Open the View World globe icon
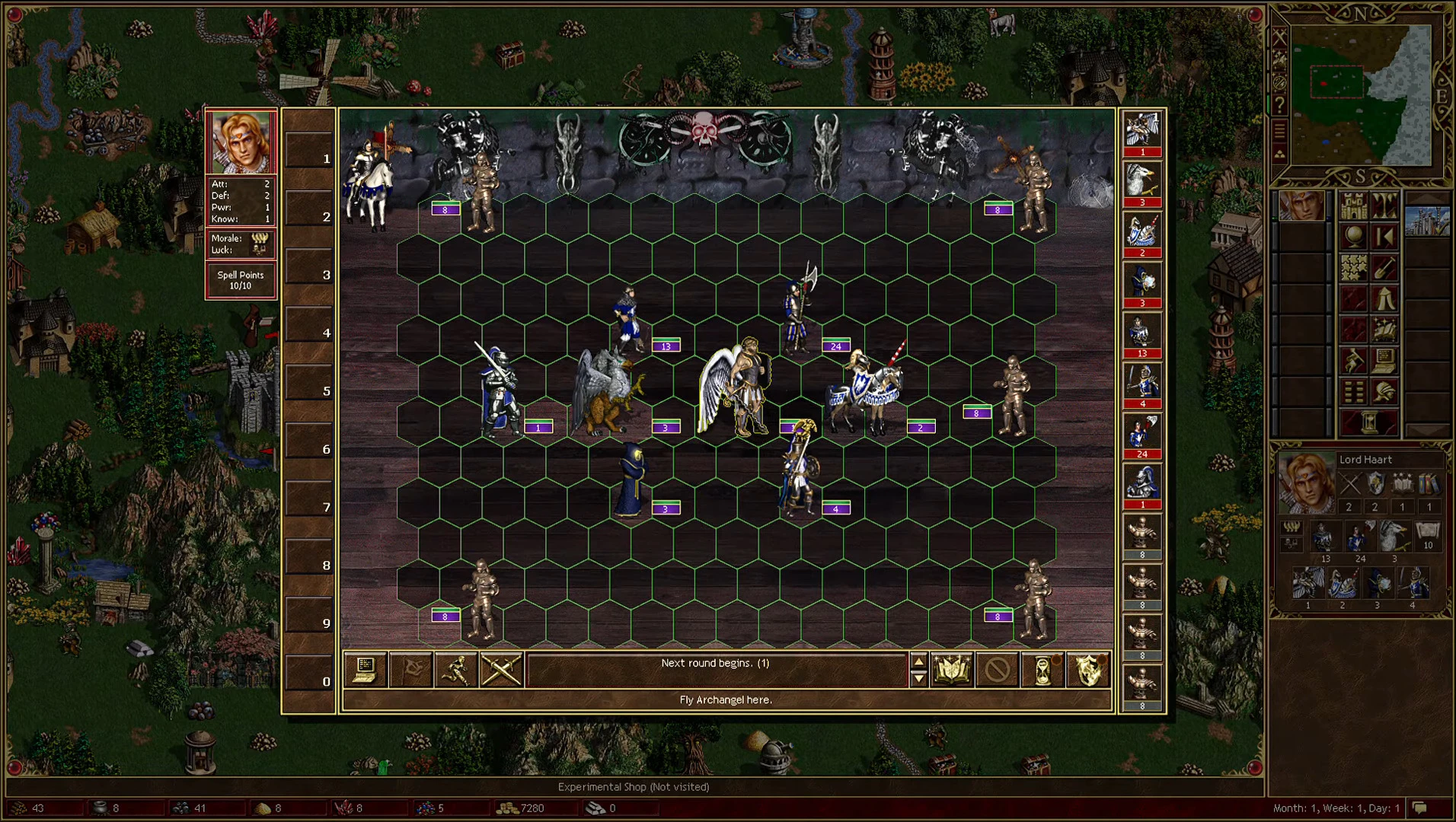1456x822 pixels. click(1355, 237)
